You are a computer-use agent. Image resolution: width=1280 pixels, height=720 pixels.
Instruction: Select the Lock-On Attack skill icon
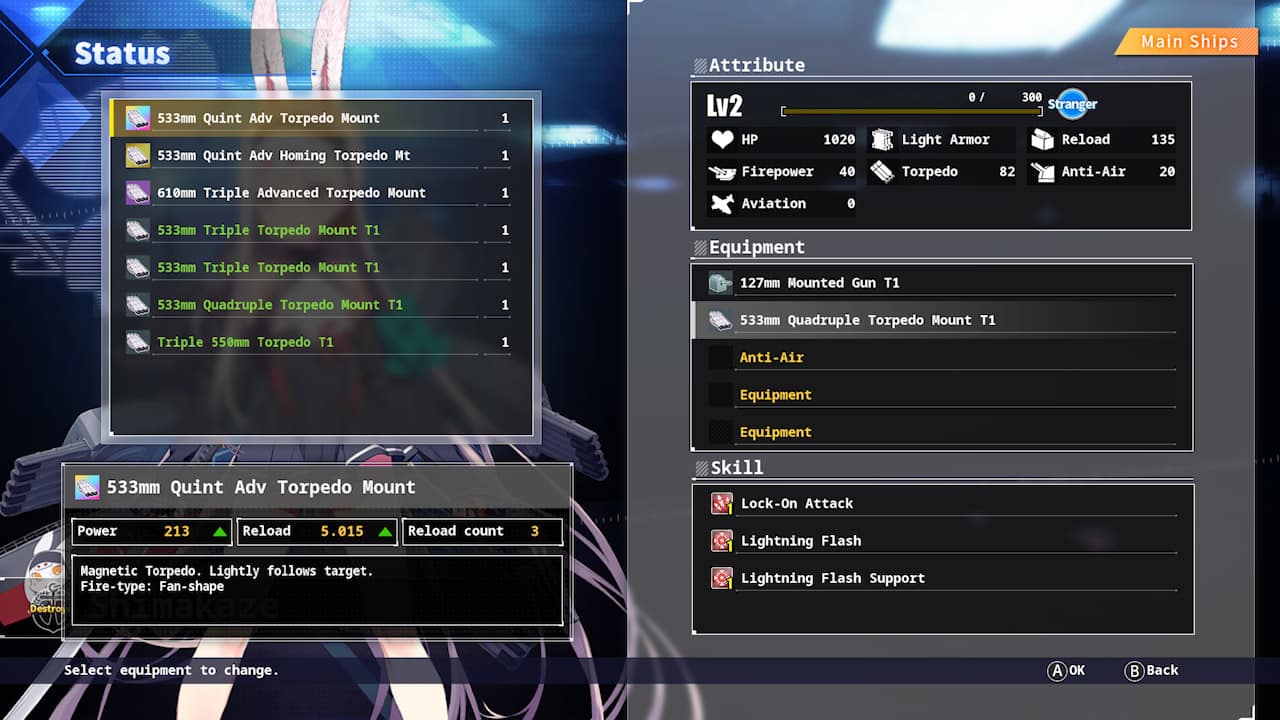click(721, 503)
